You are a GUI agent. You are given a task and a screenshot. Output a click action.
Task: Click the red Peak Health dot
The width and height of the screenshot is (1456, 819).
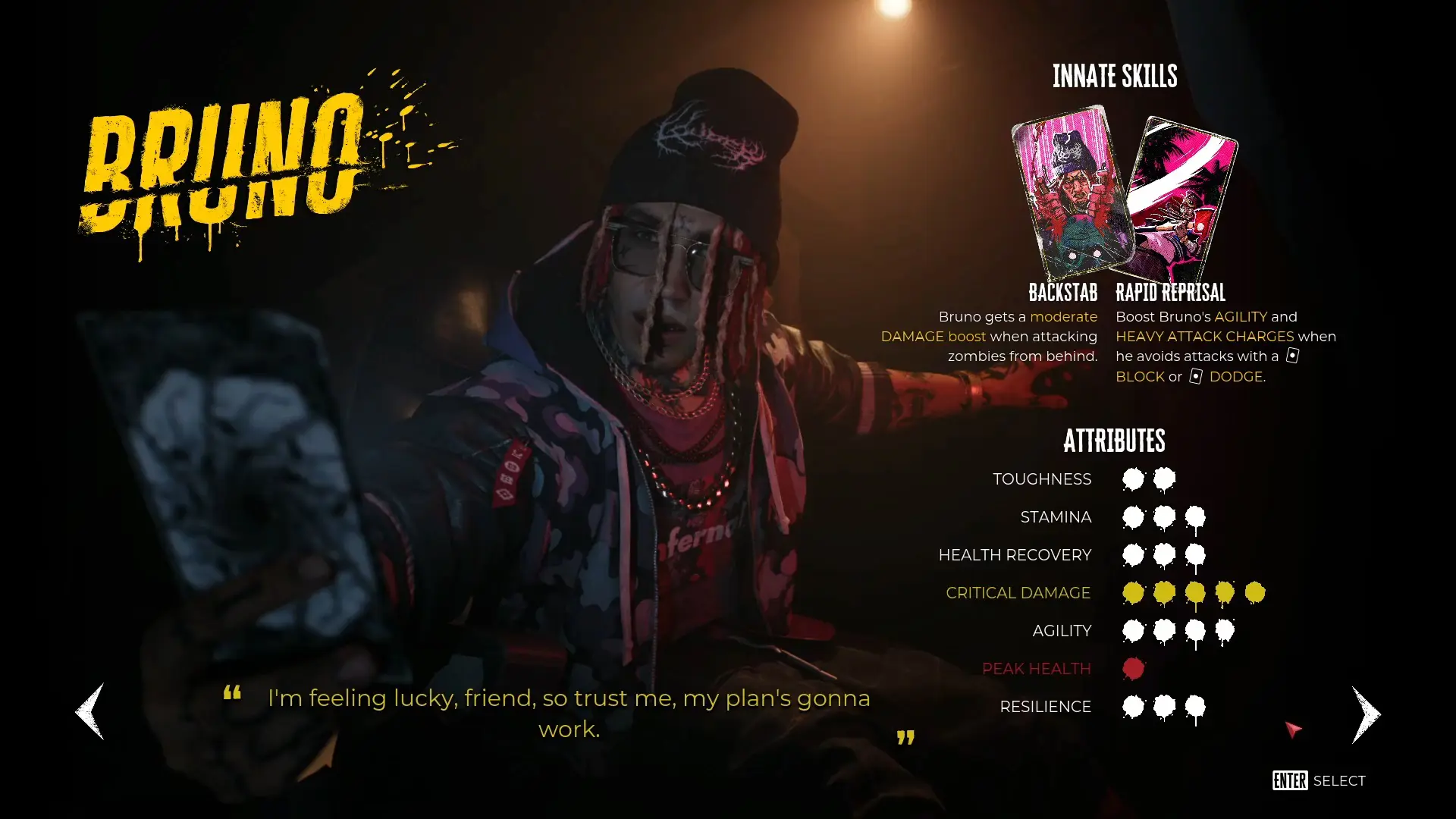1133,668
